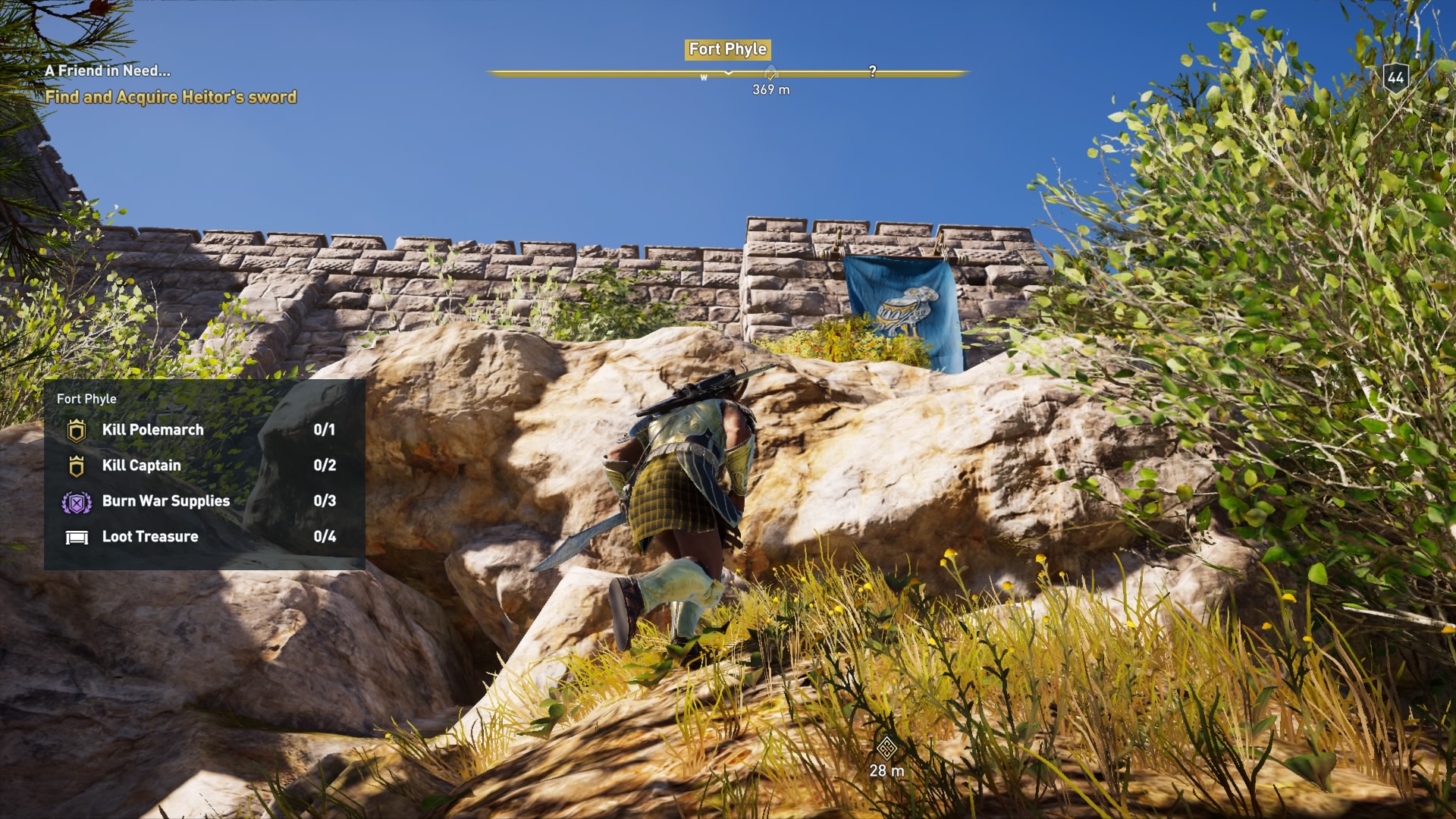The width and height of the screenshot is (1456, 819).
Task: Select the Kill Polemarch helmet icon
Action: 76,429
